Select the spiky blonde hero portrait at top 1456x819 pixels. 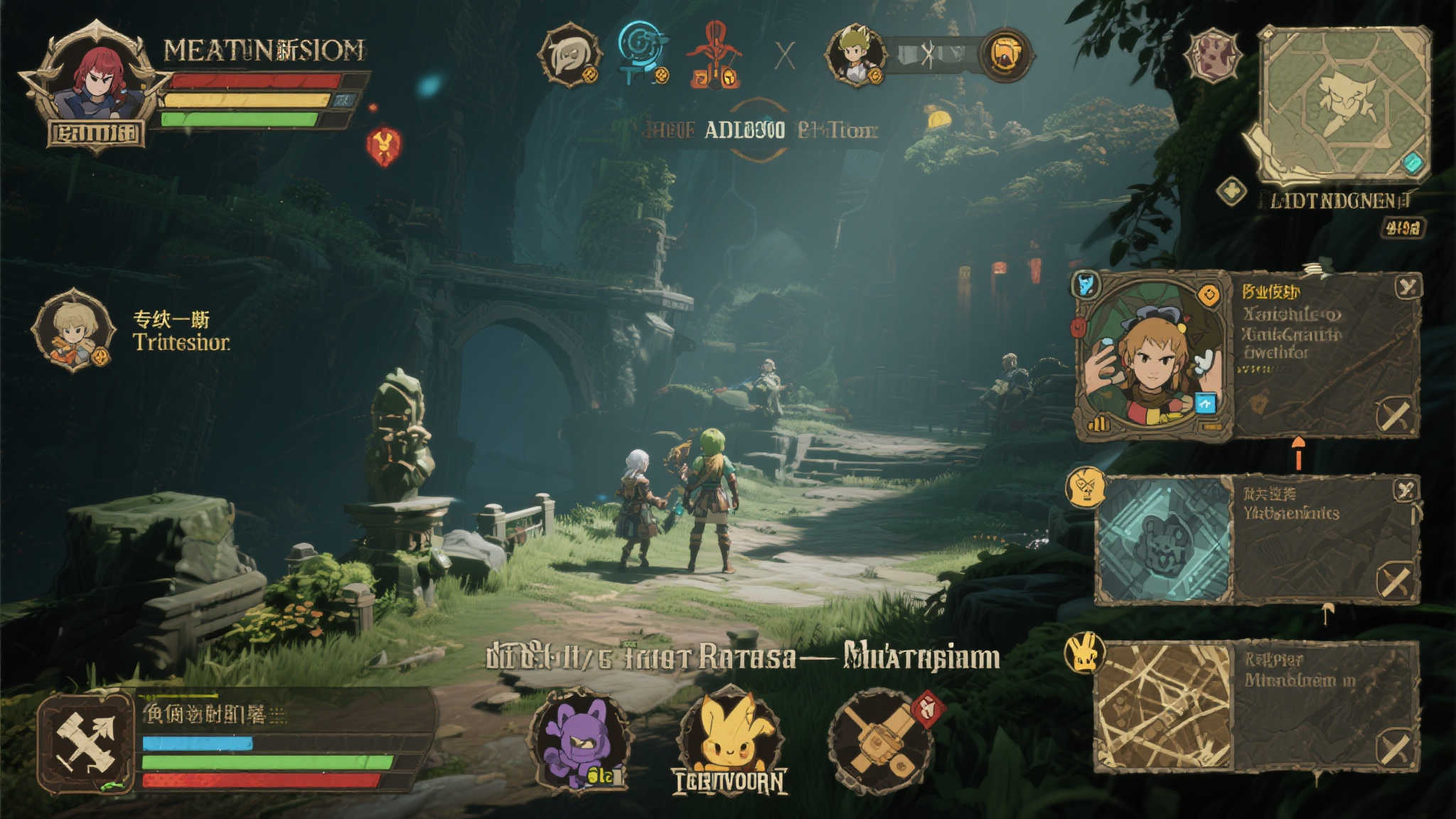pyautogui.click(x=855, y=54)
